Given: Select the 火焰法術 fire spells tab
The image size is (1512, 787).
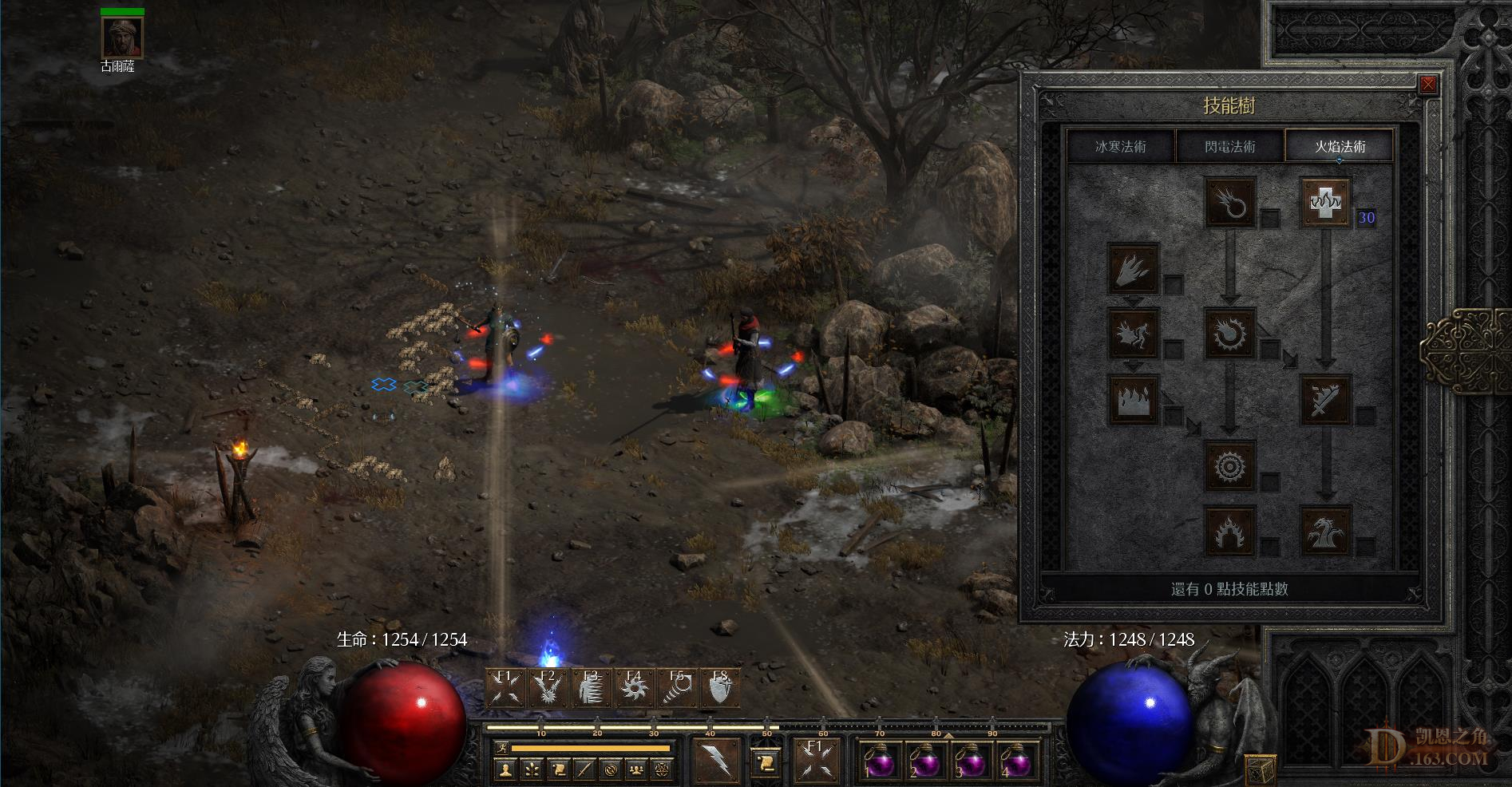Looking at the screenshot, I should click(x=1340, y=147).
